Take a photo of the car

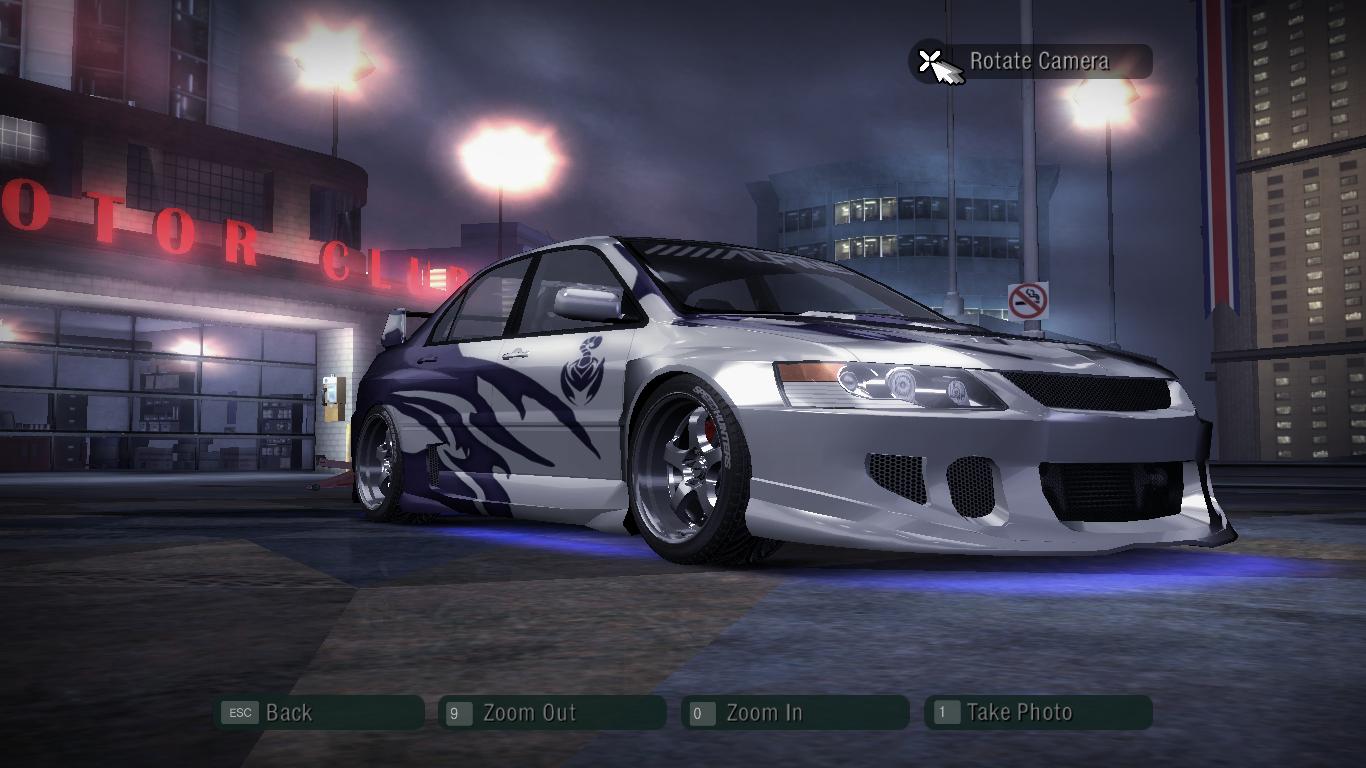[1037, 713]
